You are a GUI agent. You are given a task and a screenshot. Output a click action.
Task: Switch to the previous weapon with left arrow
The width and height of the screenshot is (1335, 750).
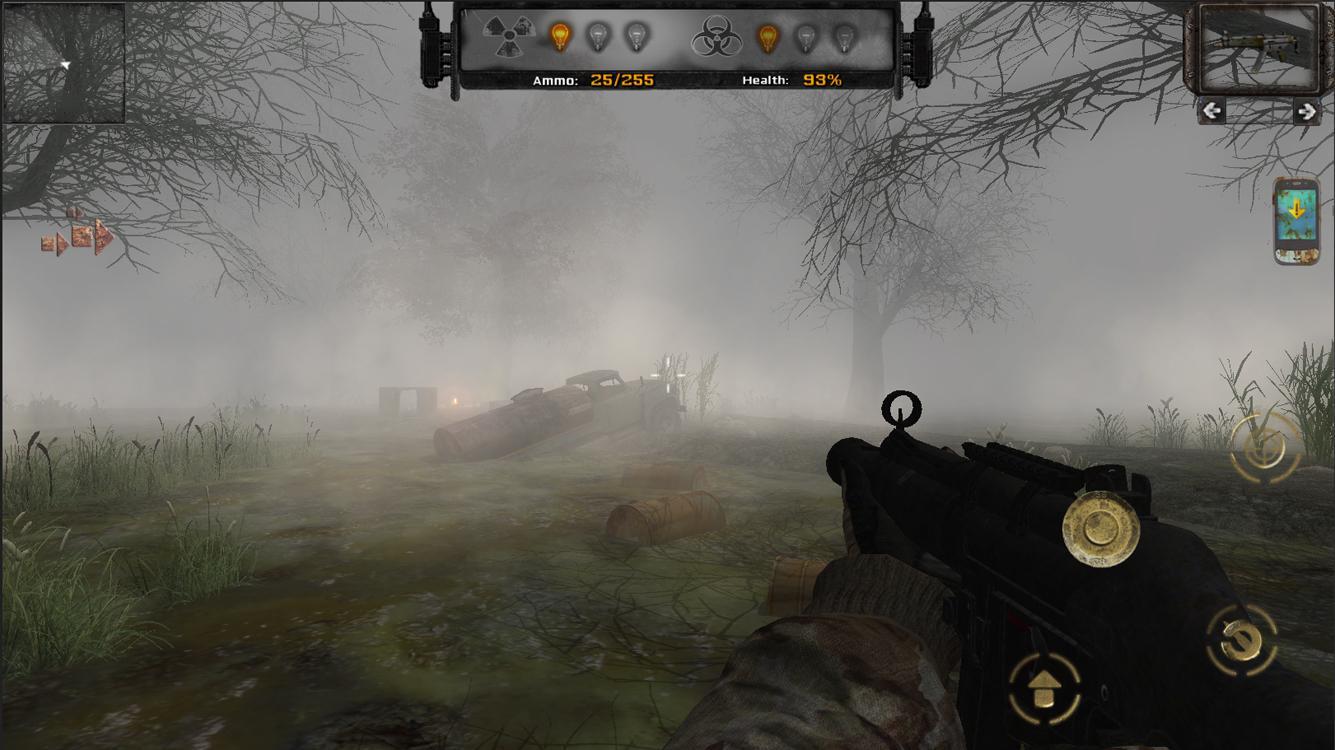coord(1211,111)
